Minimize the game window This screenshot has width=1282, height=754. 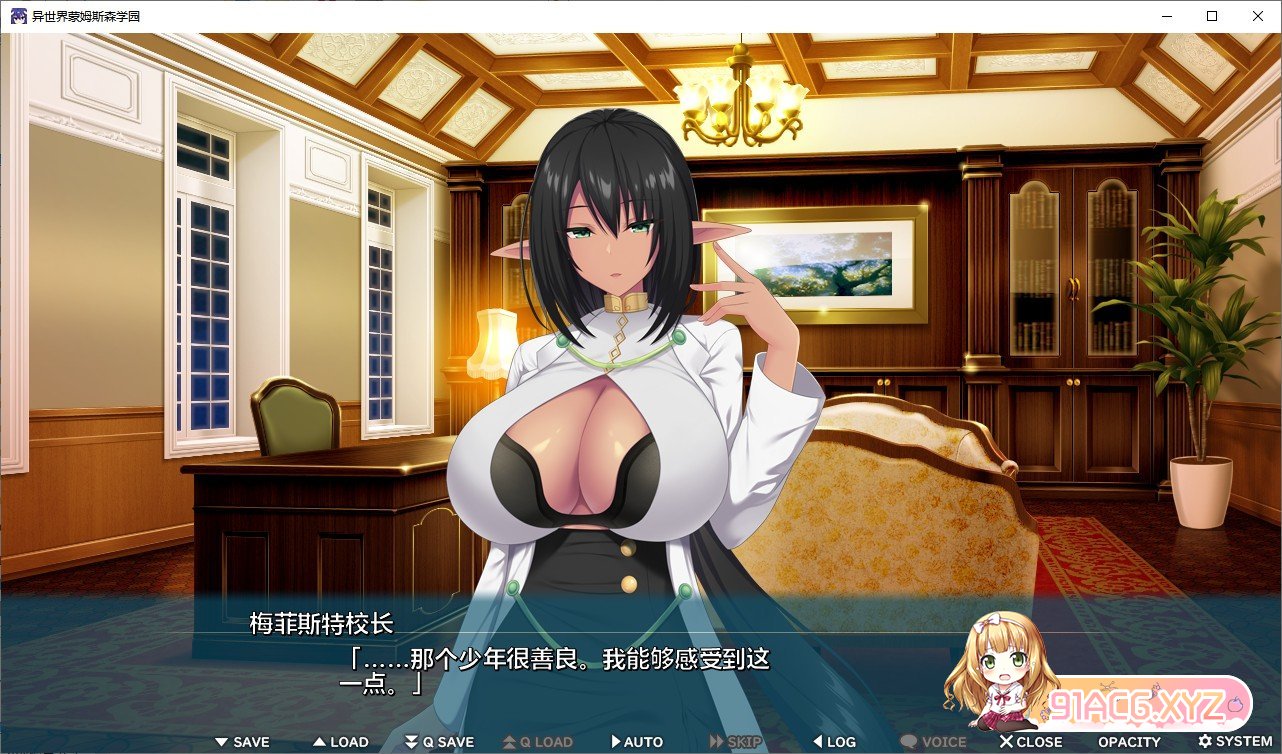(1166, 16)
